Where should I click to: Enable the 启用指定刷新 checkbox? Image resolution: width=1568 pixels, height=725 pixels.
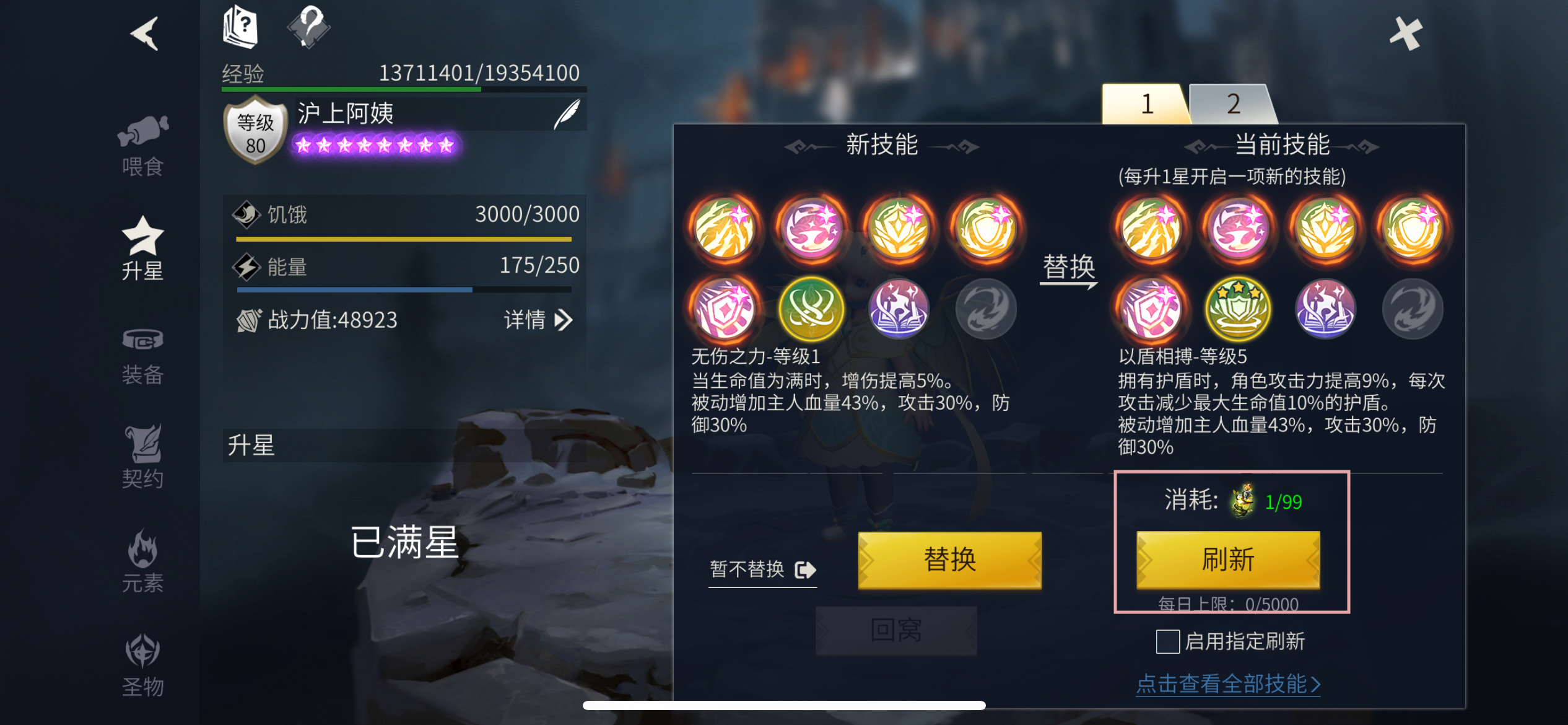[1167, 643]
